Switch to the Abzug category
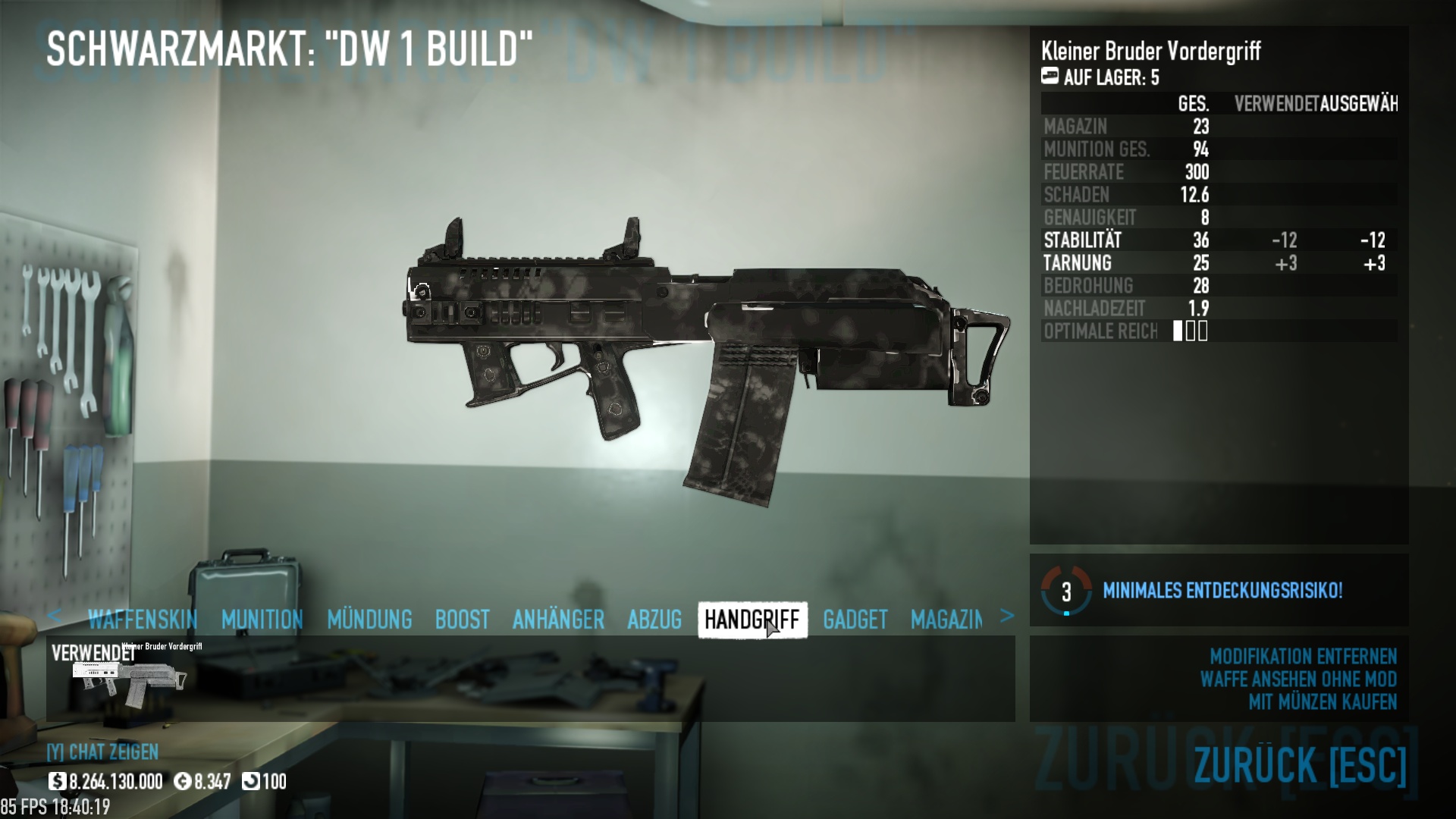The height and width of the screenshot is (819, 1456). tap(654, 620)
